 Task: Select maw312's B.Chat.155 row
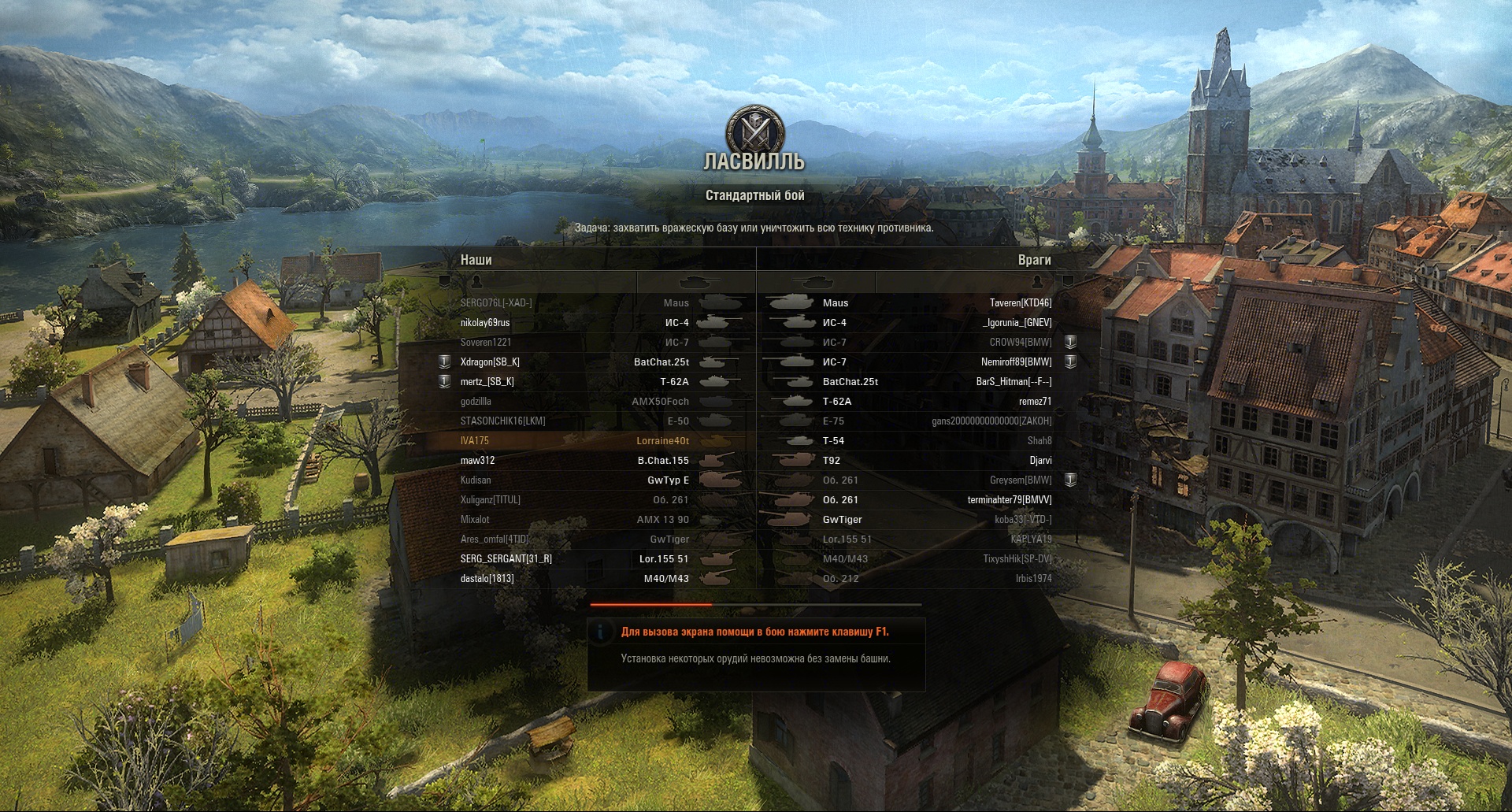tap(478, 461)
